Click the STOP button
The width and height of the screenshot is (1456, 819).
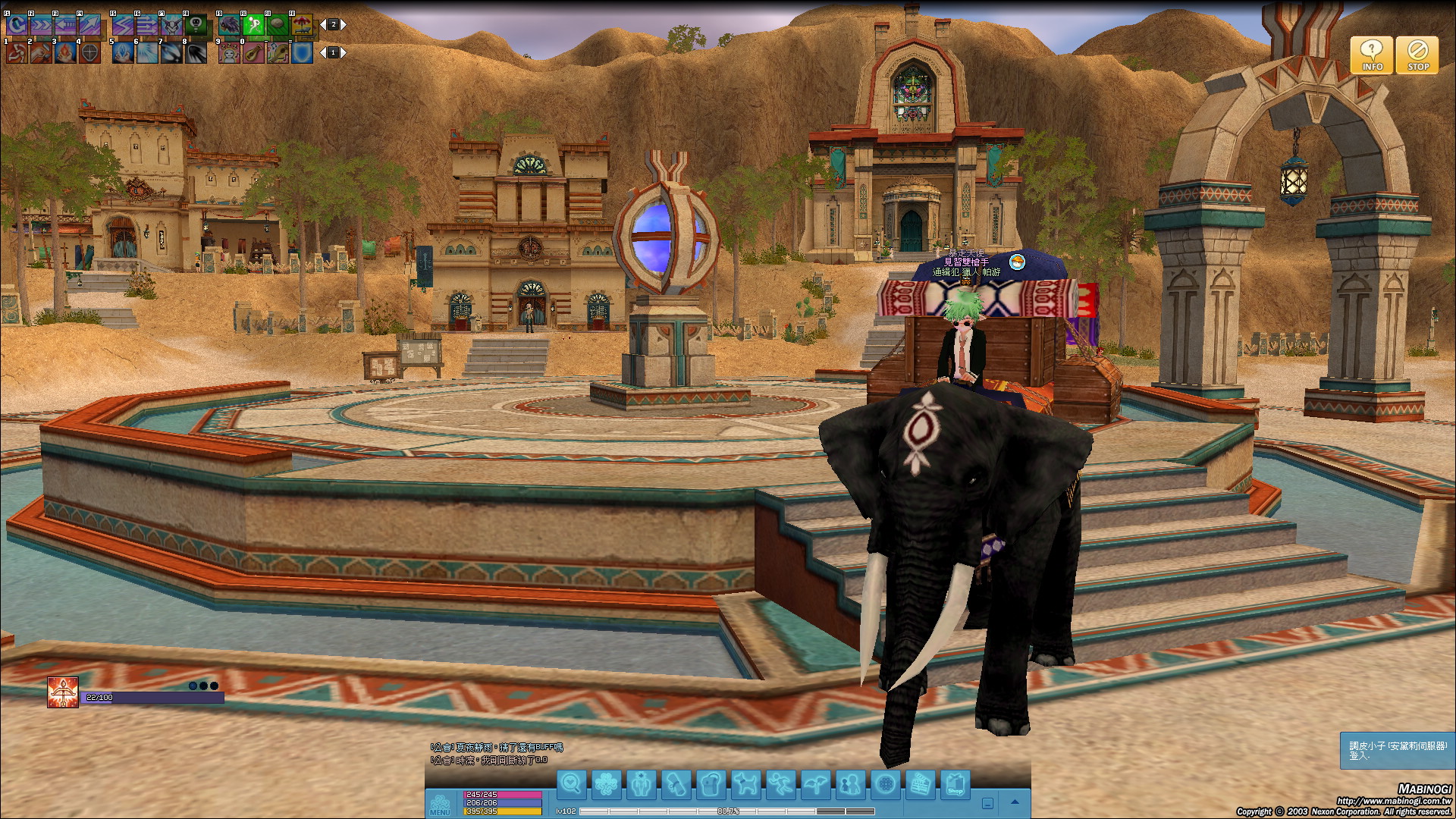(x=1417, y=55)
